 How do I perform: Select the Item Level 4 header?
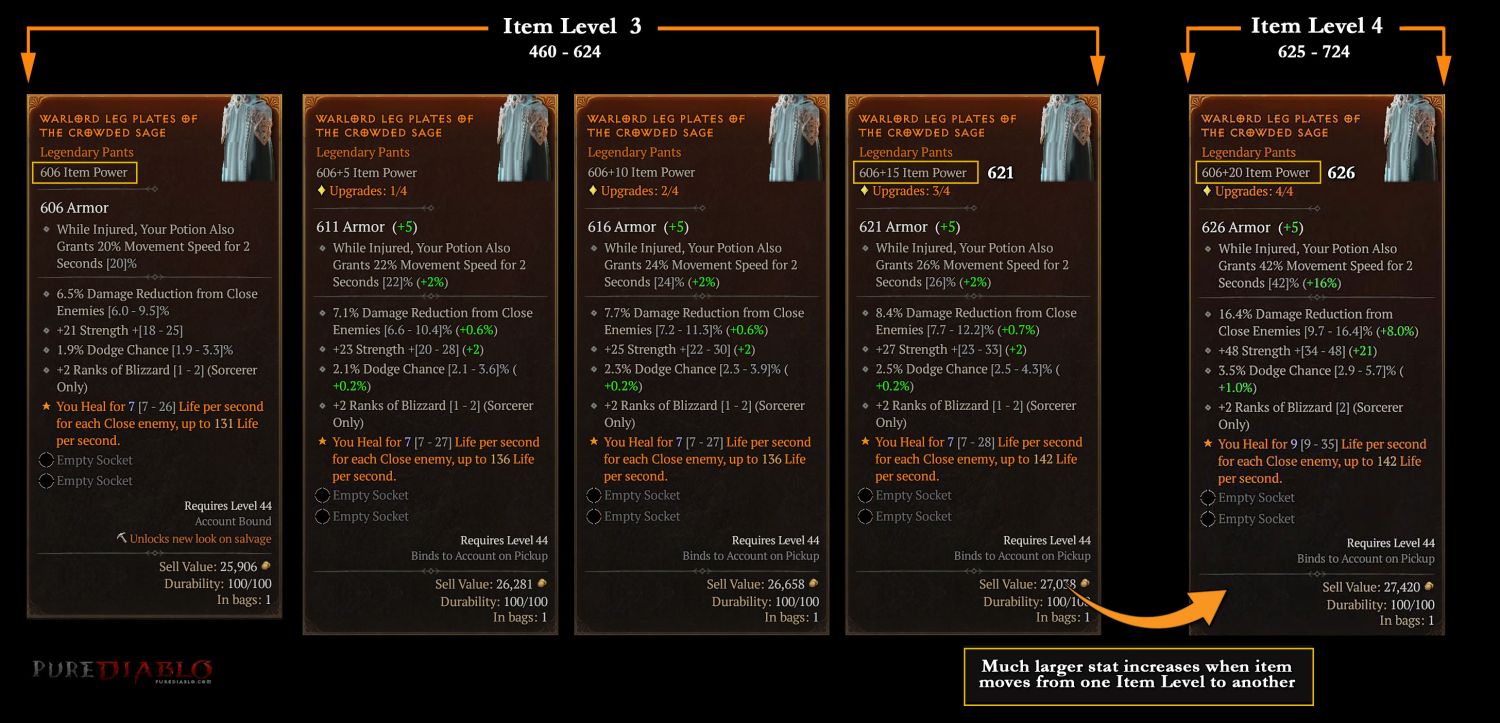1318,25
